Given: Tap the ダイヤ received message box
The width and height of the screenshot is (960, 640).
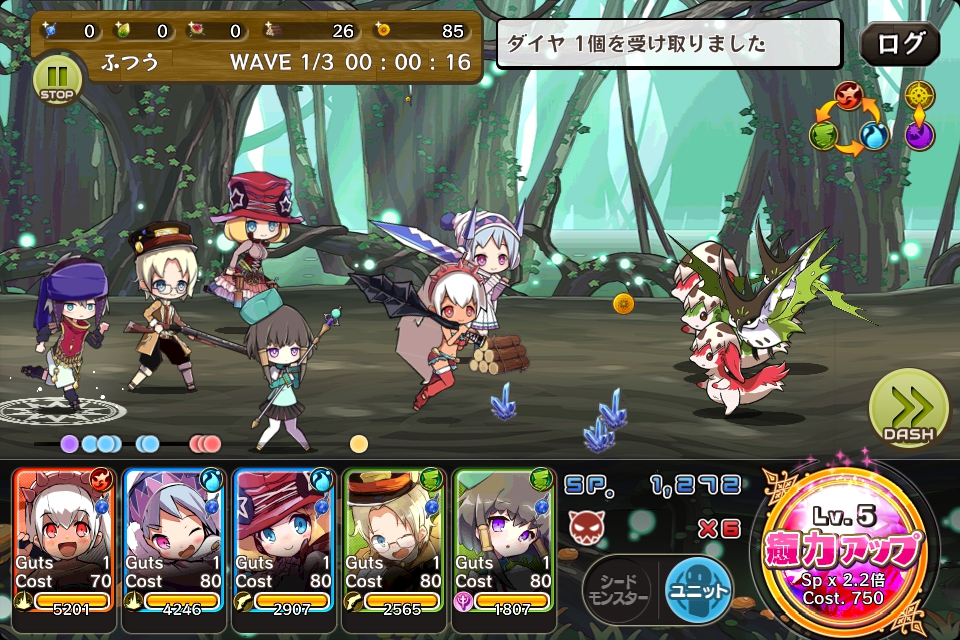Looking at the screenshot, I should [669, 44].
